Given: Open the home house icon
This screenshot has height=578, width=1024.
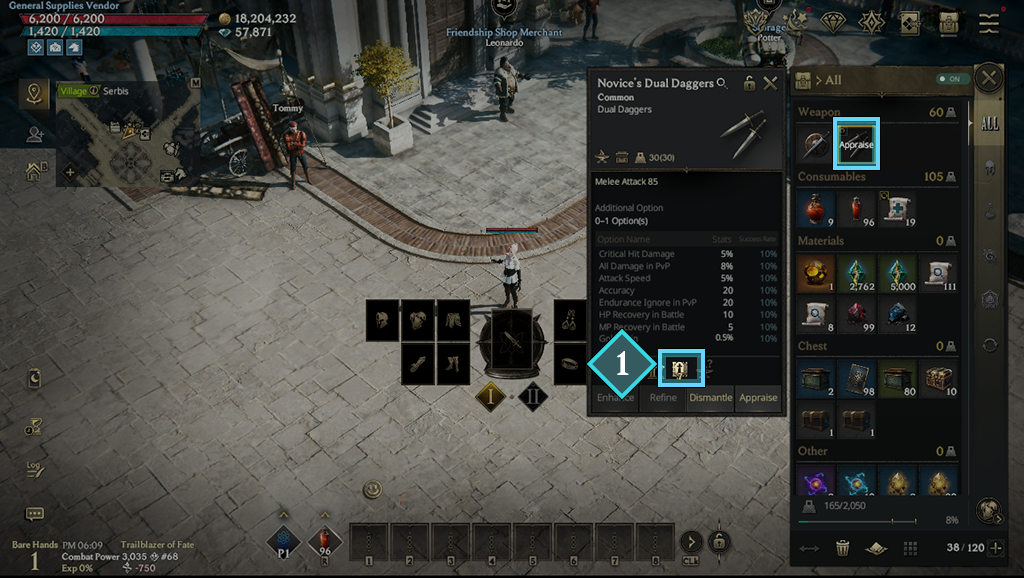Looking at the screenshot, I should coord(35,171).
